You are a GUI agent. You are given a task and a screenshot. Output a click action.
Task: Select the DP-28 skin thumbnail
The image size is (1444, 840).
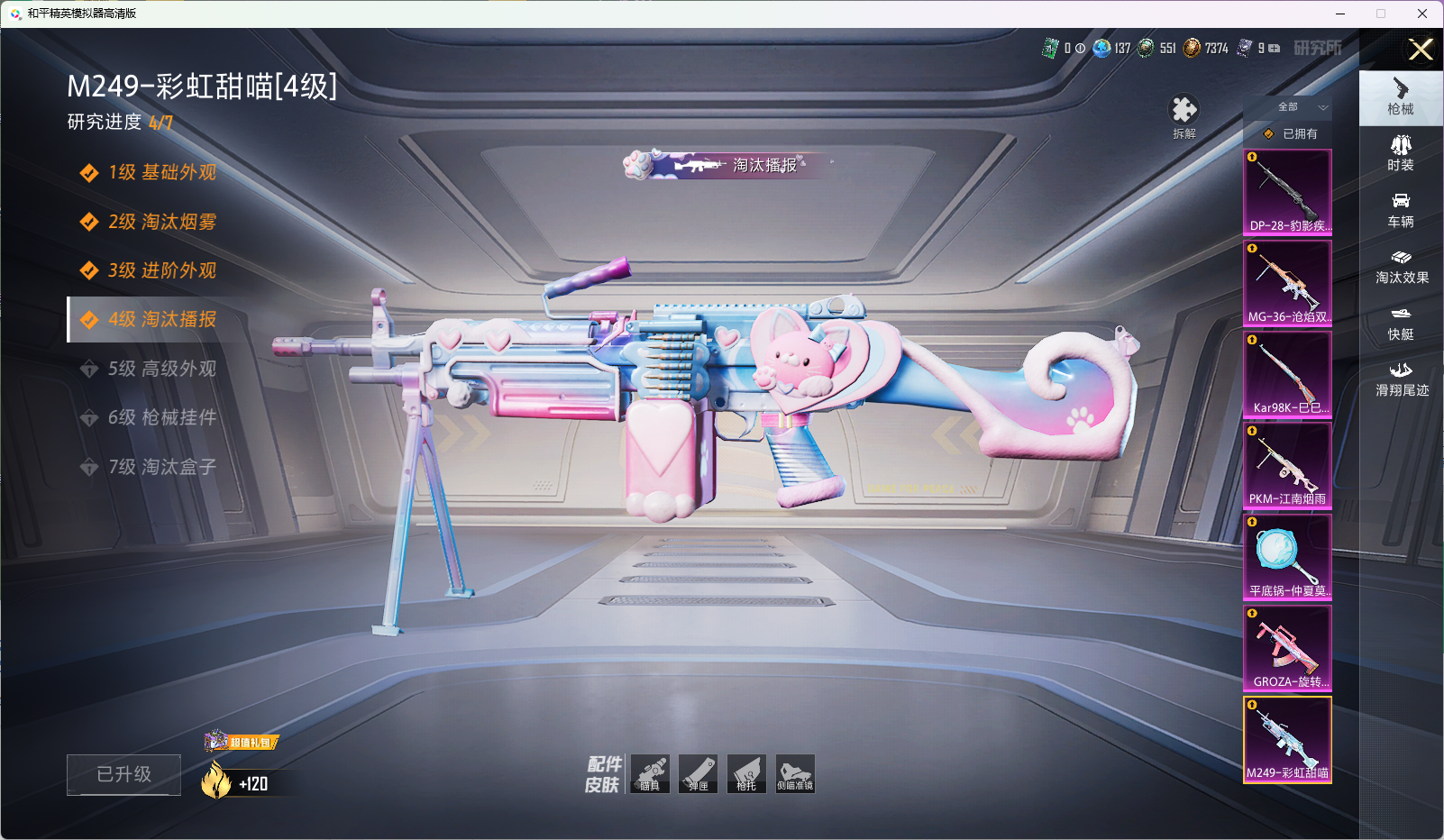(1287, 191)
